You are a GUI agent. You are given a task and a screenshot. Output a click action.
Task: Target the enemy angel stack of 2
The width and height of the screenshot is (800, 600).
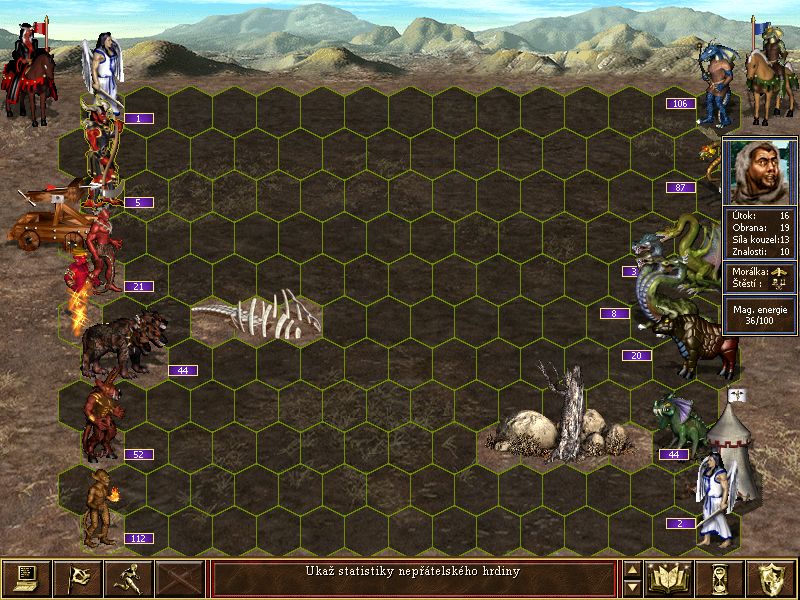click(717, 500)
